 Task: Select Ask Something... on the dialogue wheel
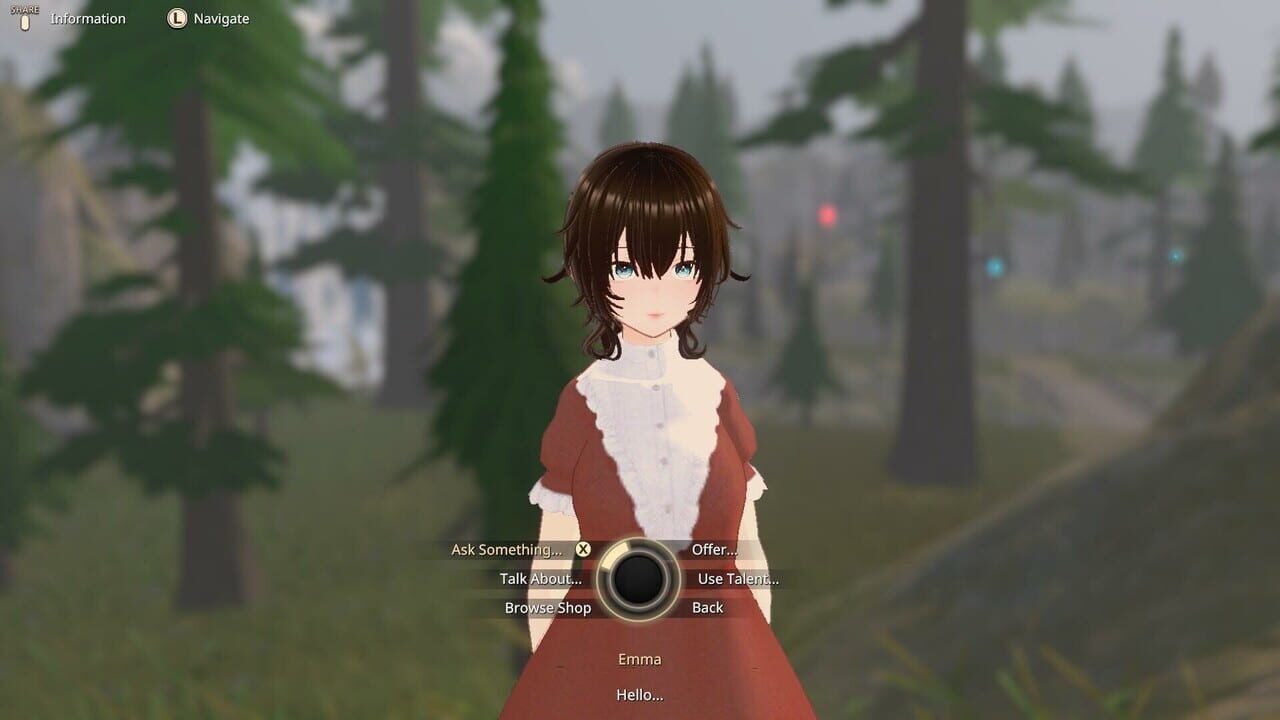pyautogui.click(x=508, y=549)
